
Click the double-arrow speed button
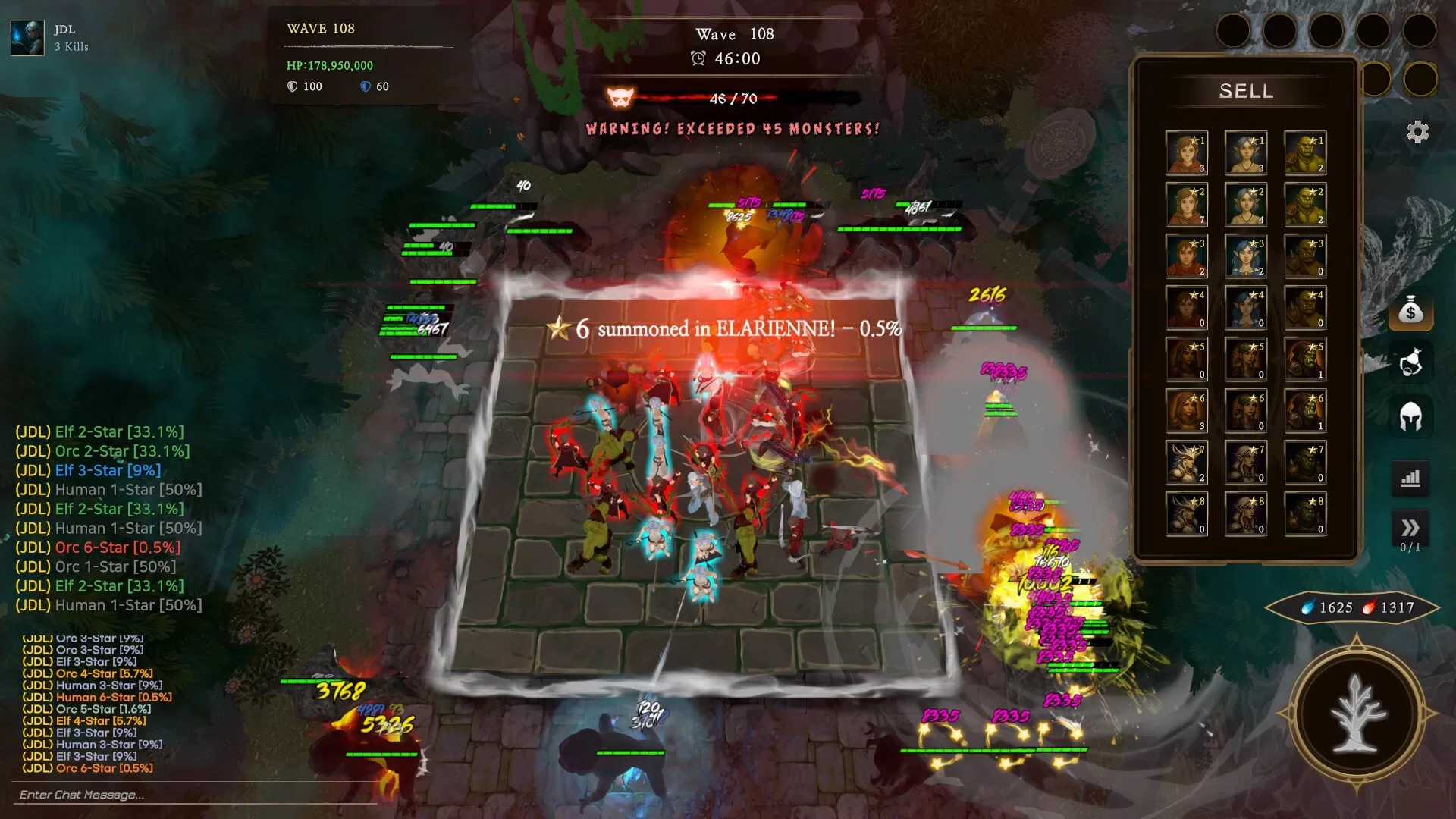coord(1410,528)
